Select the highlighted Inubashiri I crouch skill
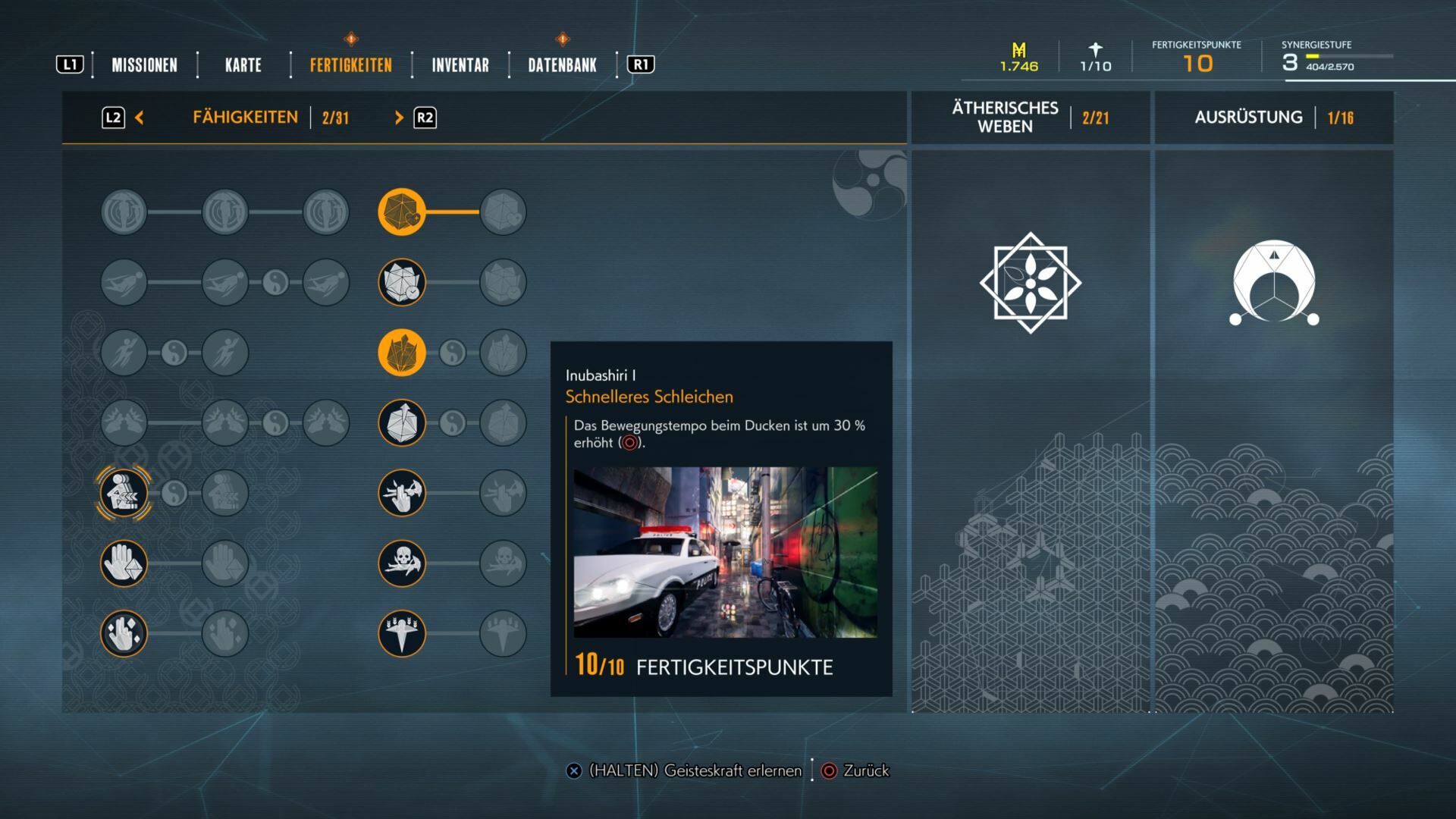 tap(124, 494)
